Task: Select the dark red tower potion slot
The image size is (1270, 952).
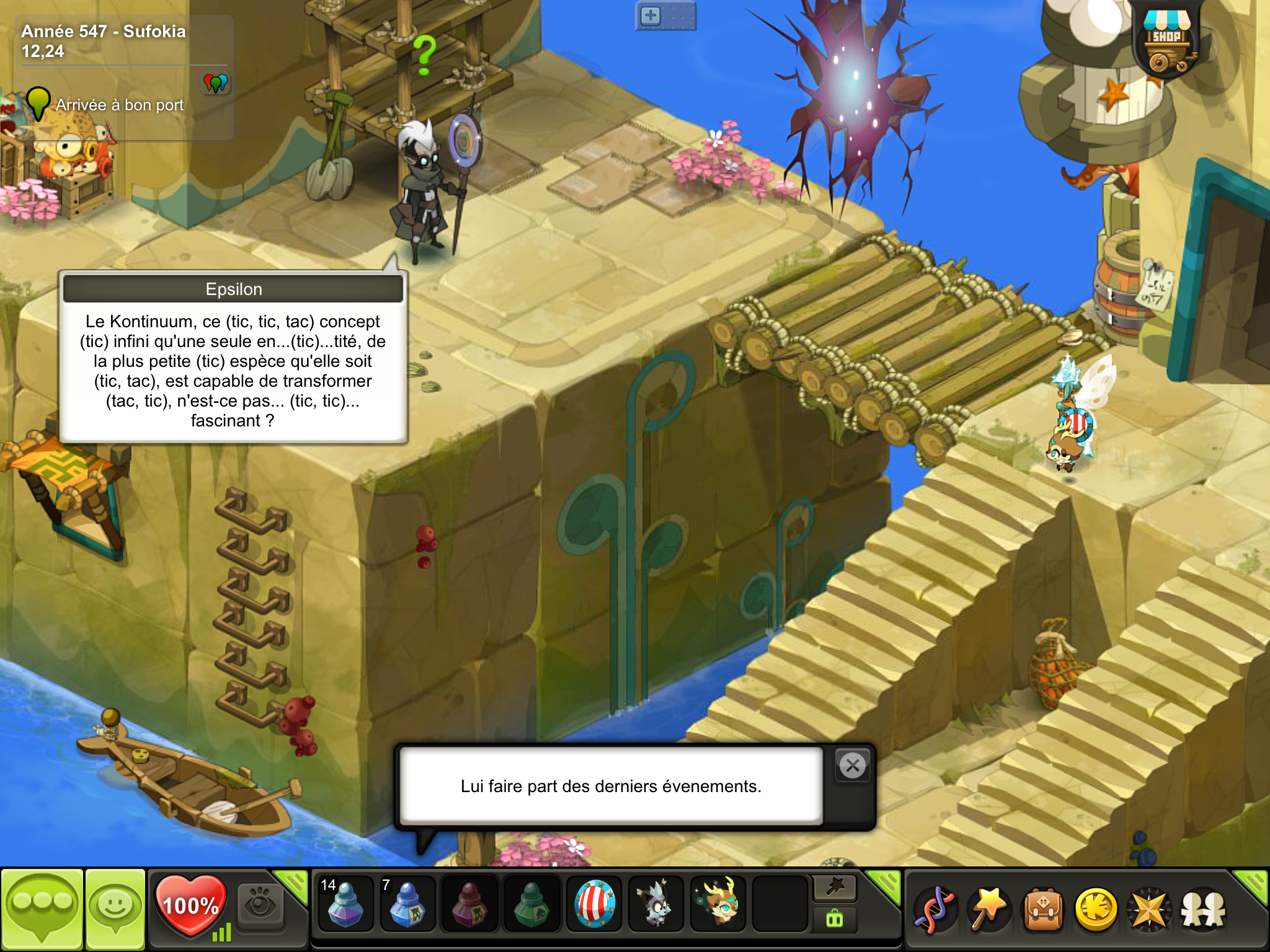Action: (469, 904)
